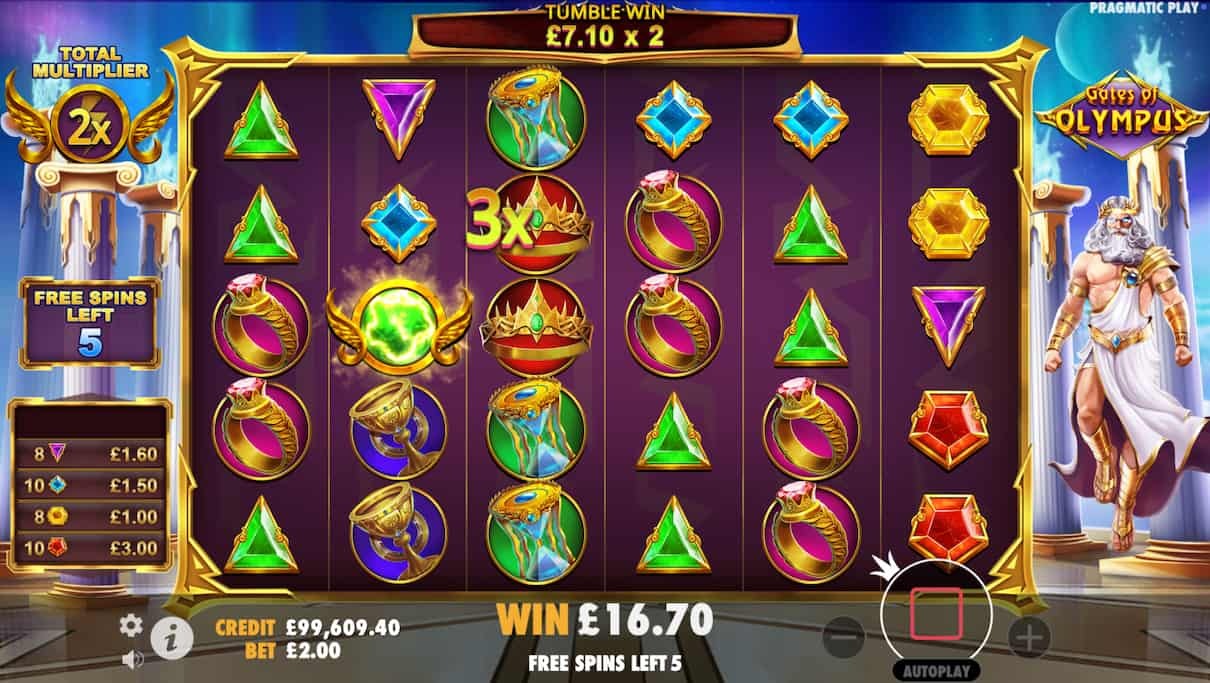The image size is (1210, 683).
Task: Stop the spin with the red square button
Action: tap(936, 614)
